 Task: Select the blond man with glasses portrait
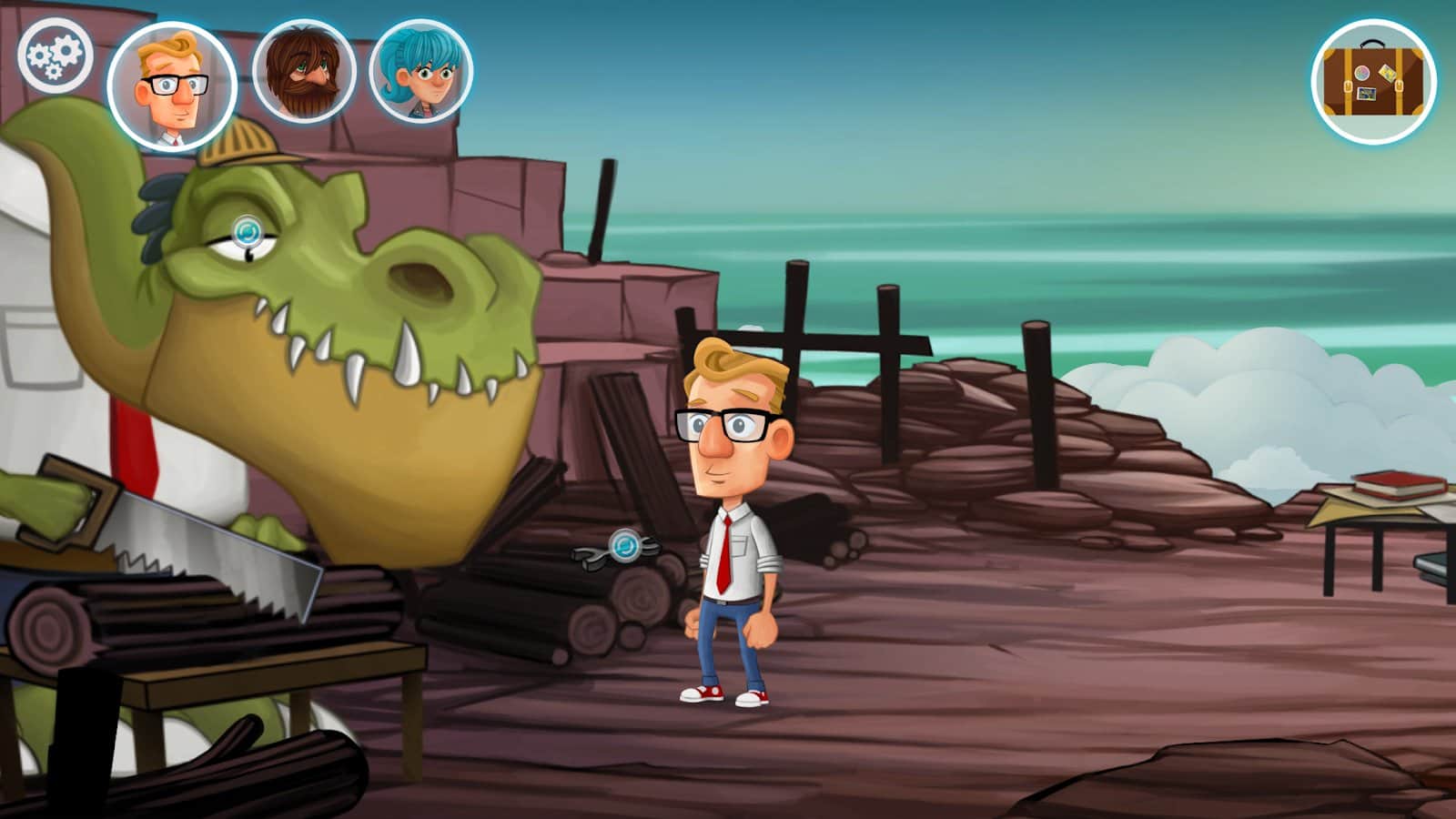[x=172, y=86]
